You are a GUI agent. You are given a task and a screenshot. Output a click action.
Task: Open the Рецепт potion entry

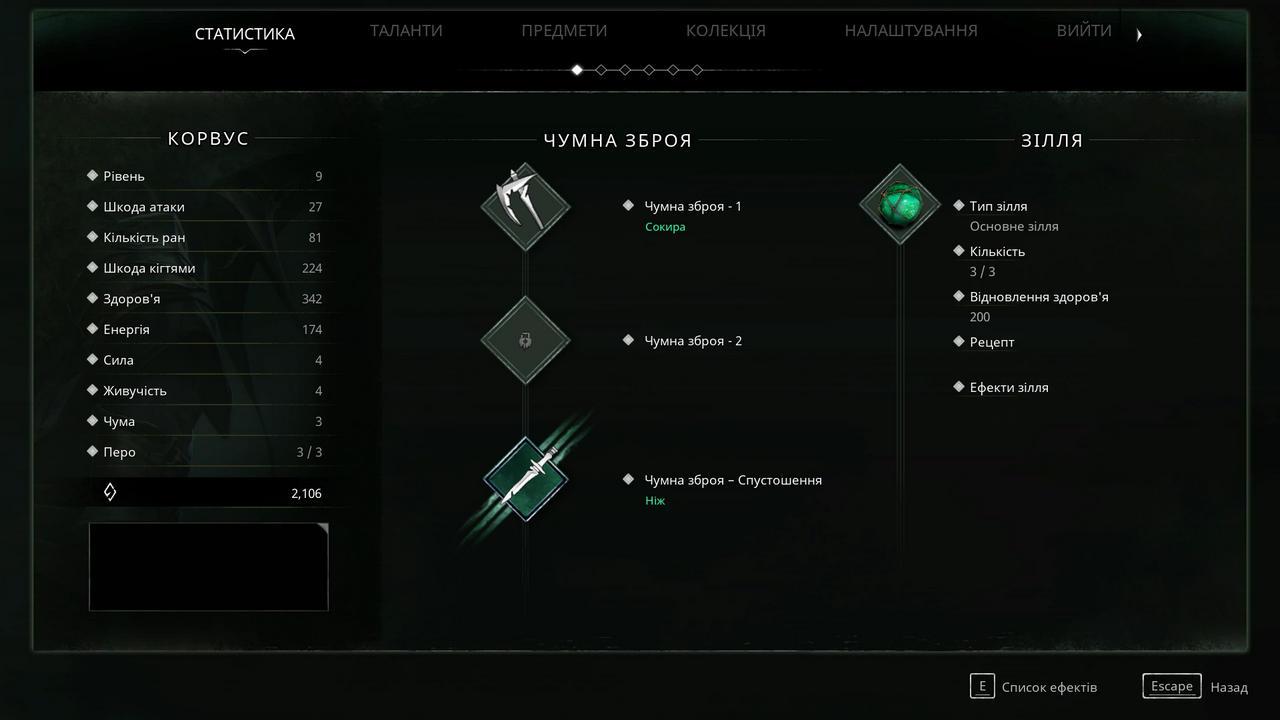coord(991,342)
